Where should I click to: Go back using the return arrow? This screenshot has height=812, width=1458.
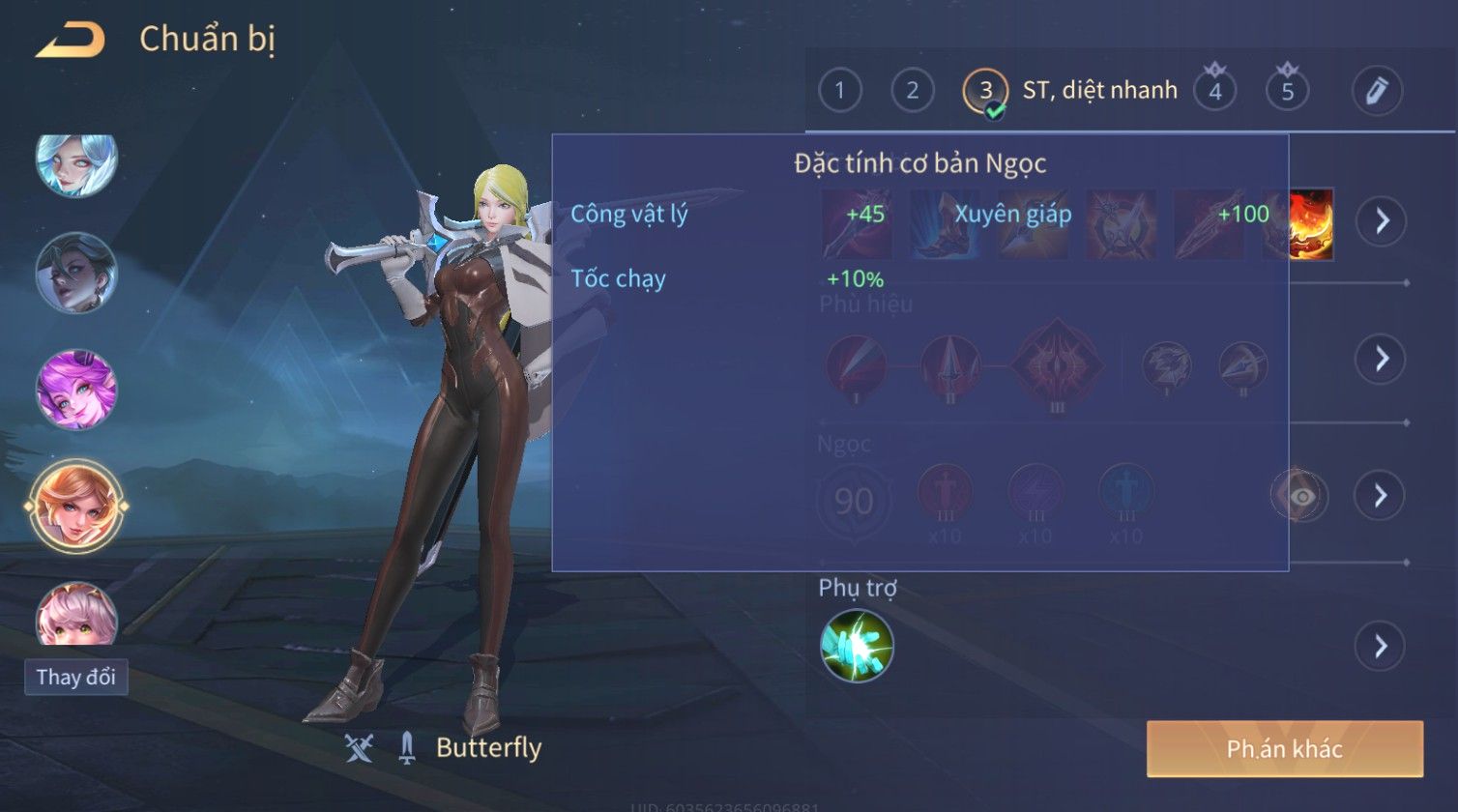70,41
